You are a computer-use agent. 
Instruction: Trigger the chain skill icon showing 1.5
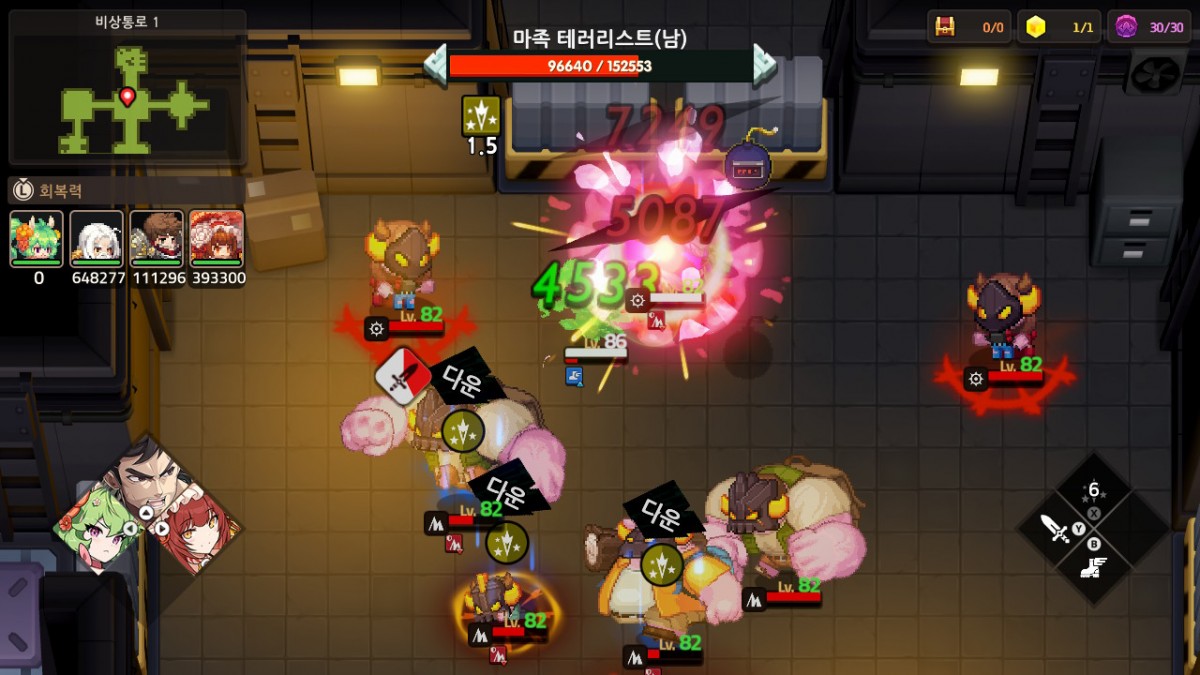point(481,117)
